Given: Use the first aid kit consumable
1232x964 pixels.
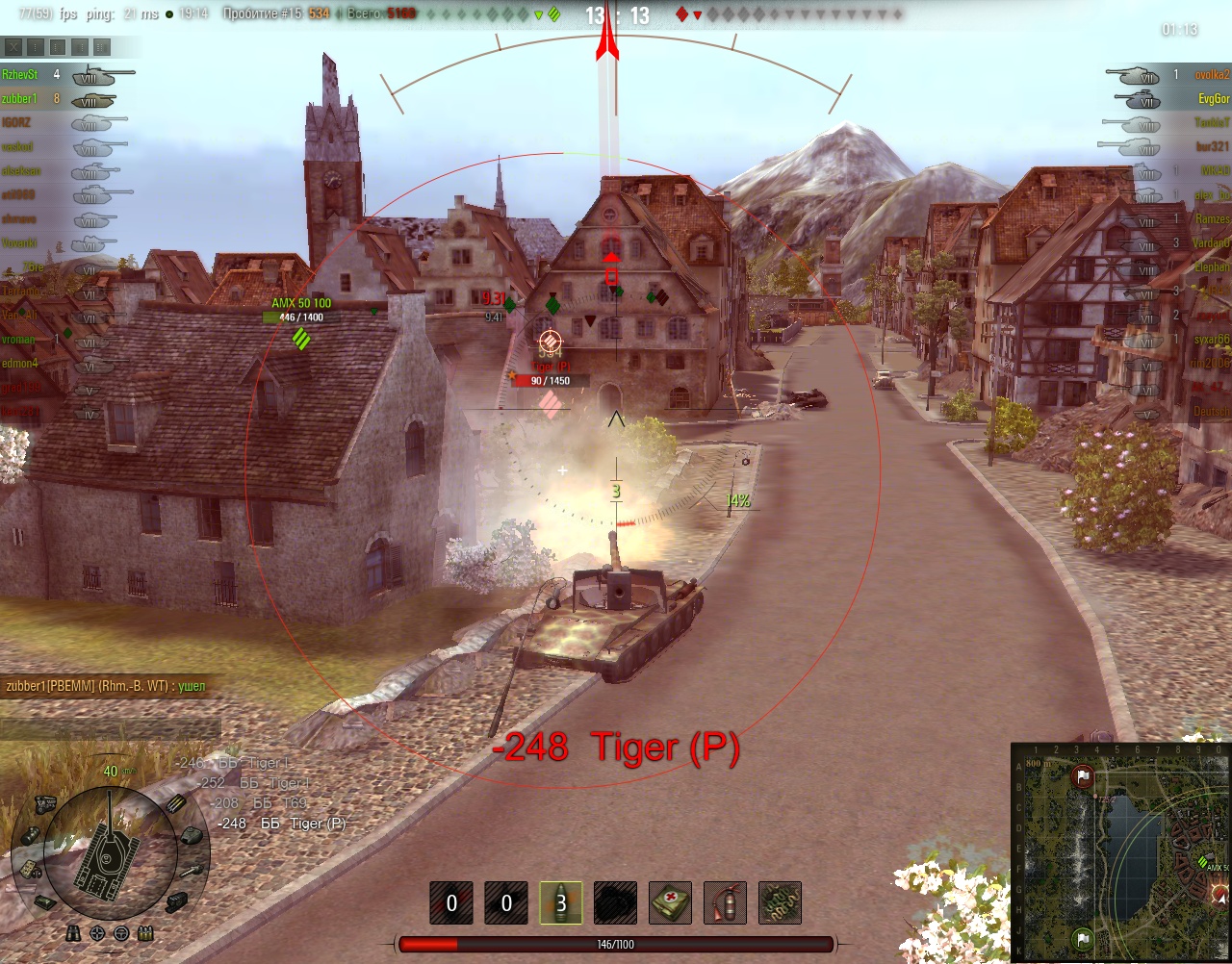Looking at the screenshot, I should tap(671, 903).
